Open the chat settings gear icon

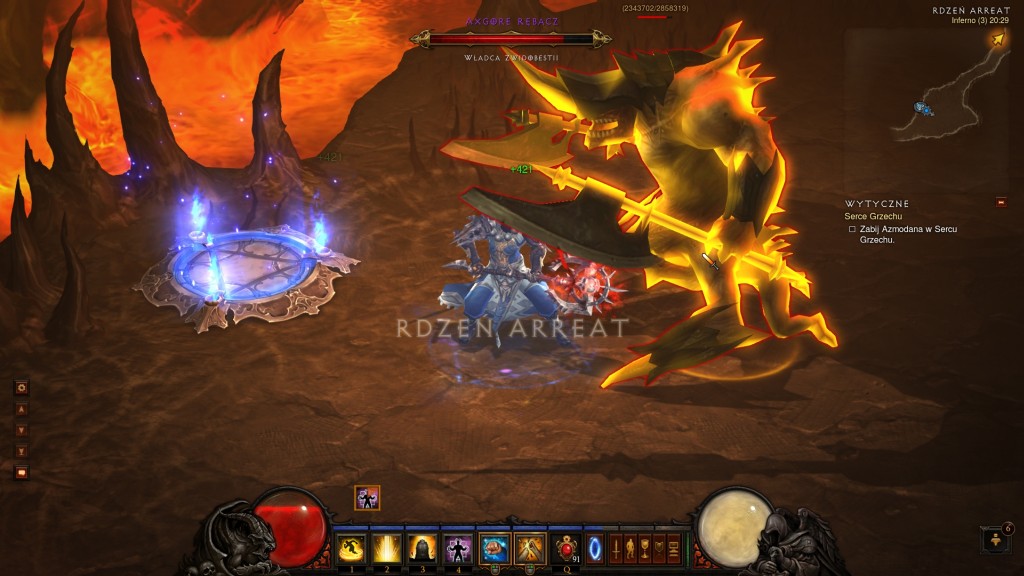pos(21,388)
